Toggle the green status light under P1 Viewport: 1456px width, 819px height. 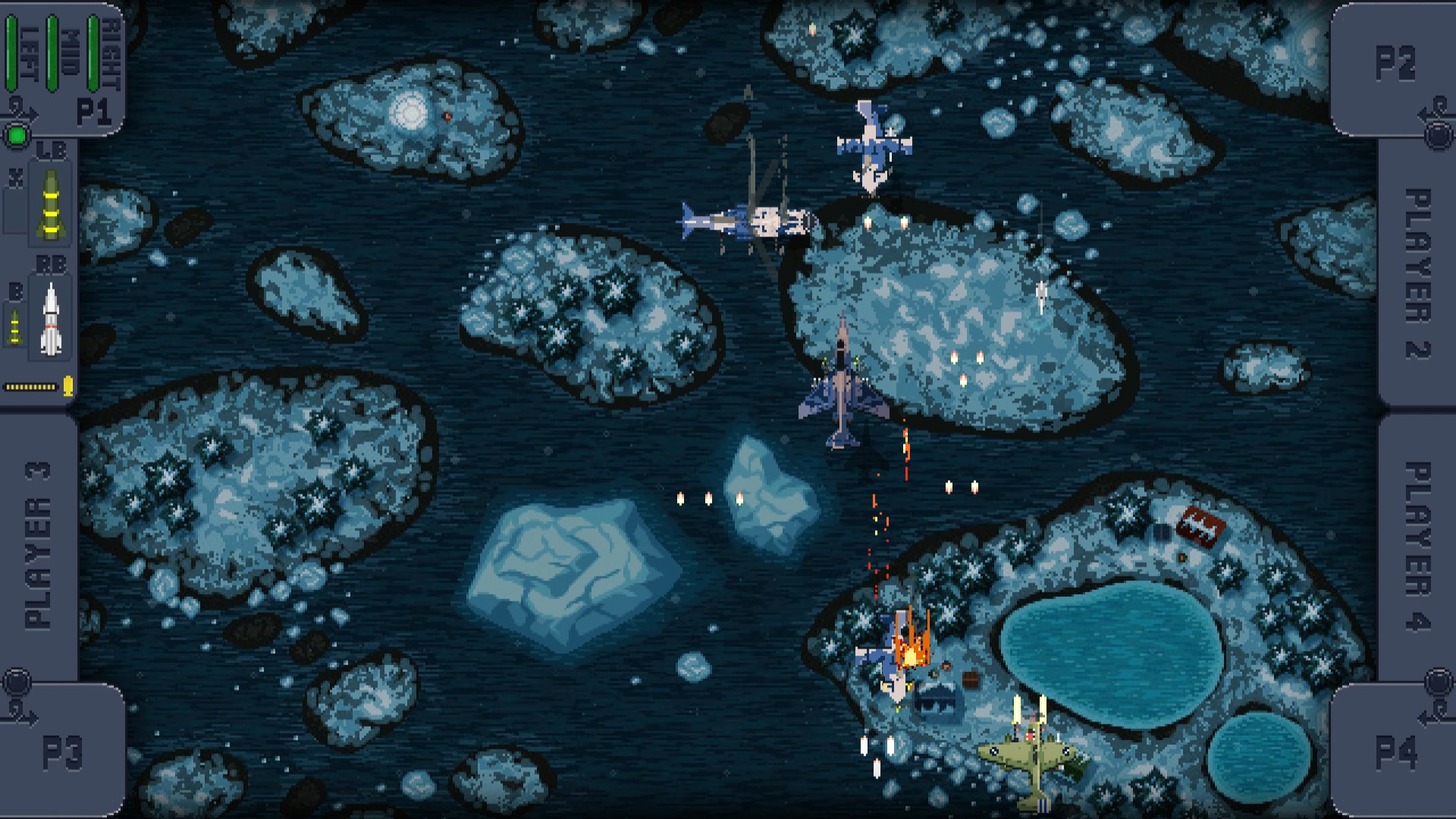coord(17,134)
